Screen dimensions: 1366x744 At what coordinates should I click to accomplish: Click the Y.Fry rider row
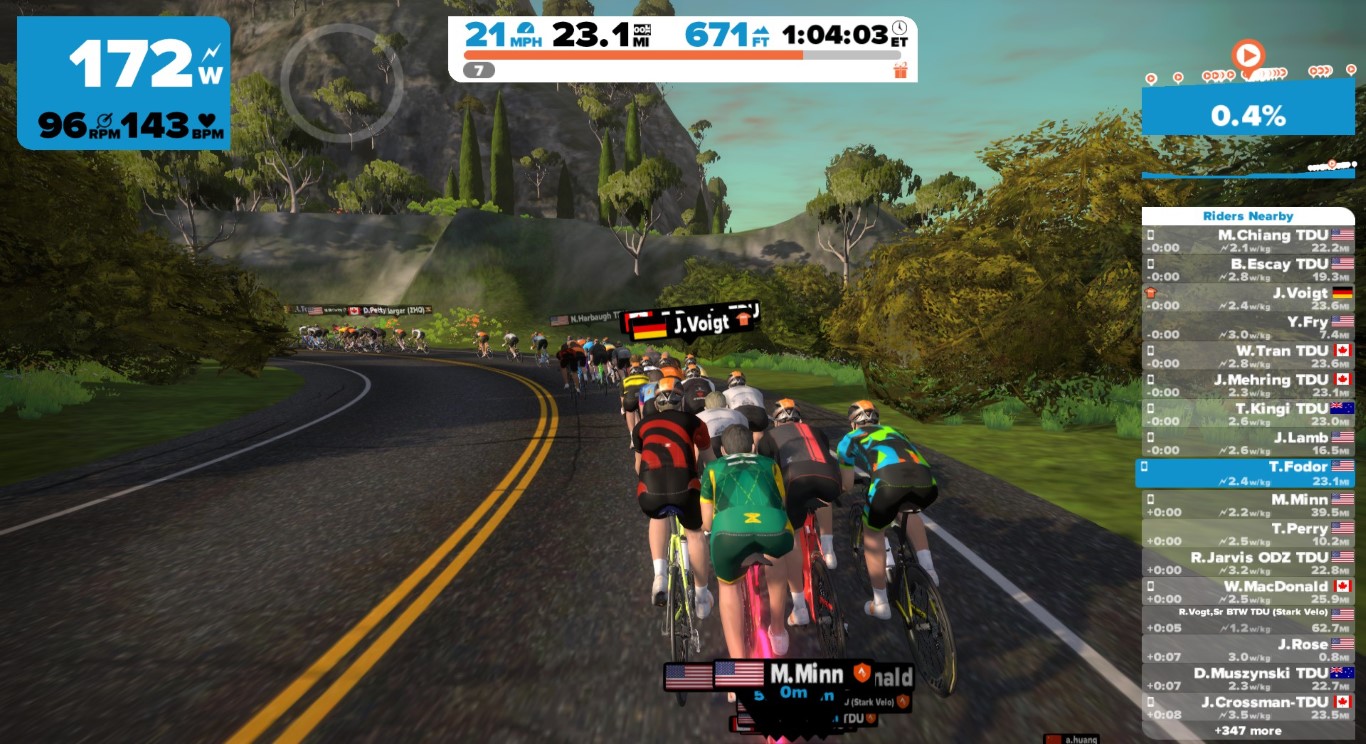1248,328
